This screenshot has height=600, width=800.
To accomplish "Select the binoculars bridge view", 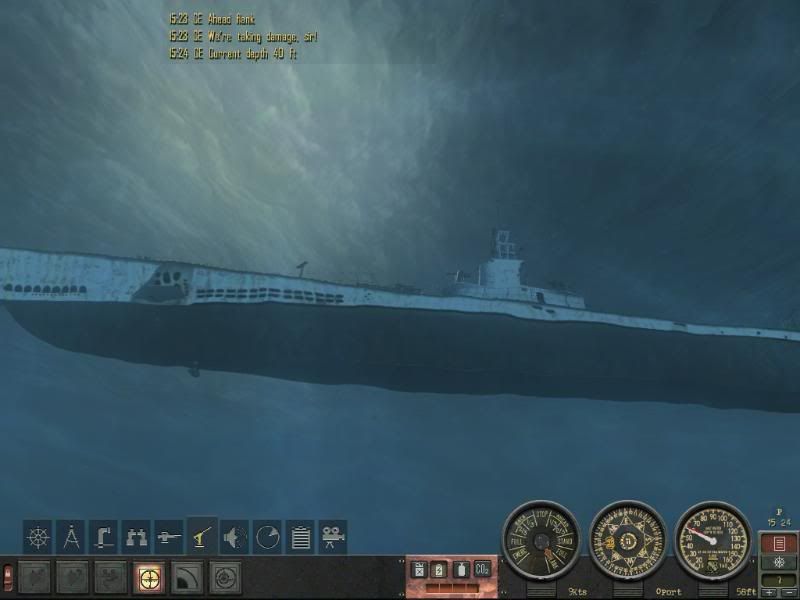I will [x=136, y=537].
